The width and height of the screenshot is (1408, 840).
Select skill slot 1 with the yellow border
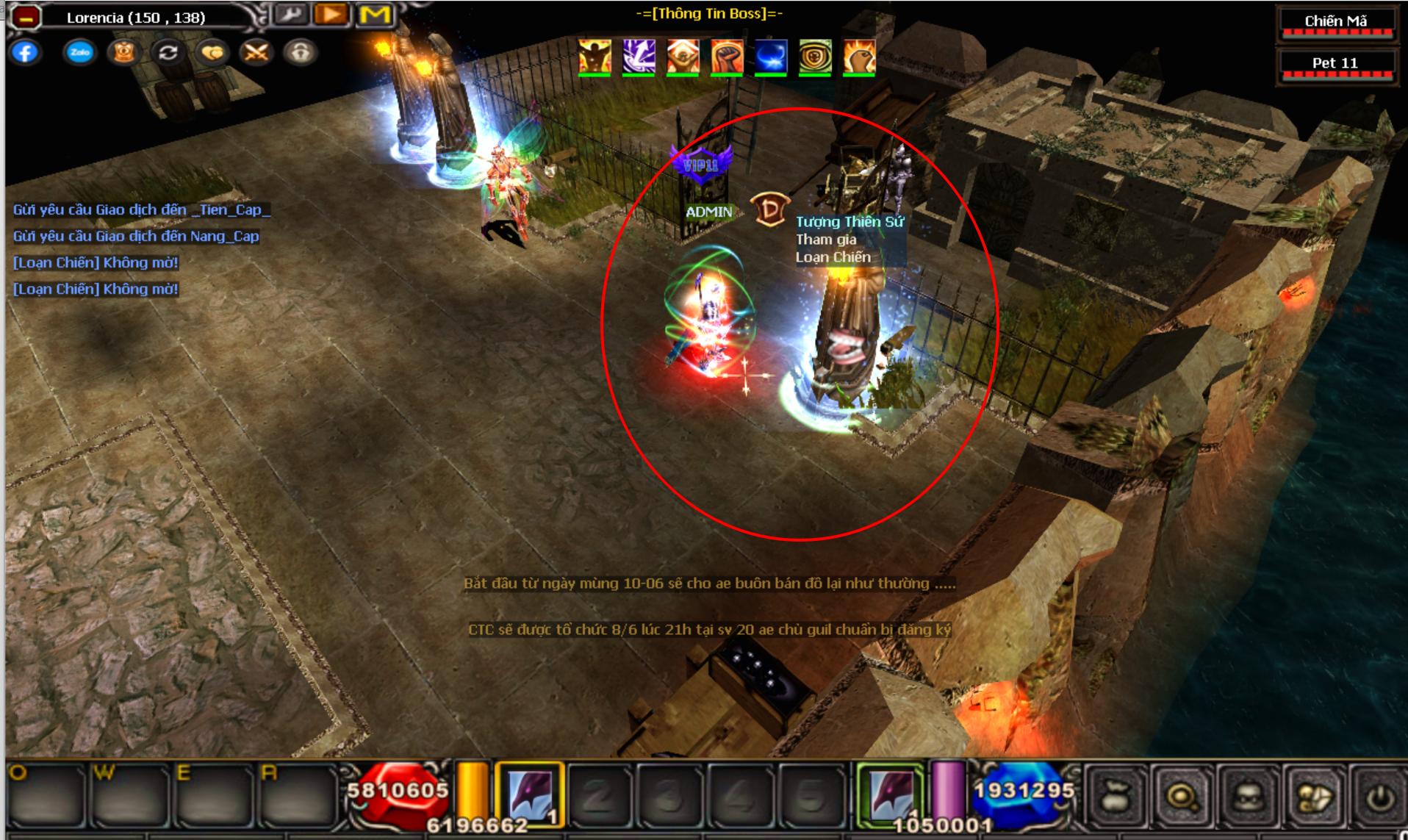click(530, 794)
